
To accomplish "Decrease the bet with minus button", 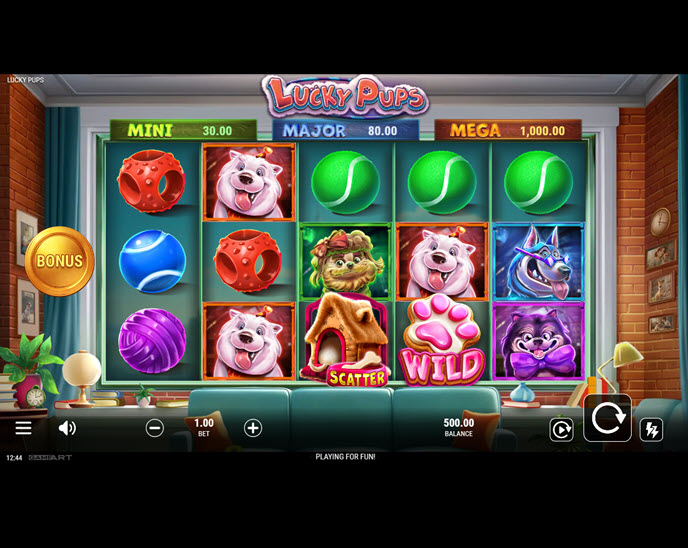I will 155,428.
